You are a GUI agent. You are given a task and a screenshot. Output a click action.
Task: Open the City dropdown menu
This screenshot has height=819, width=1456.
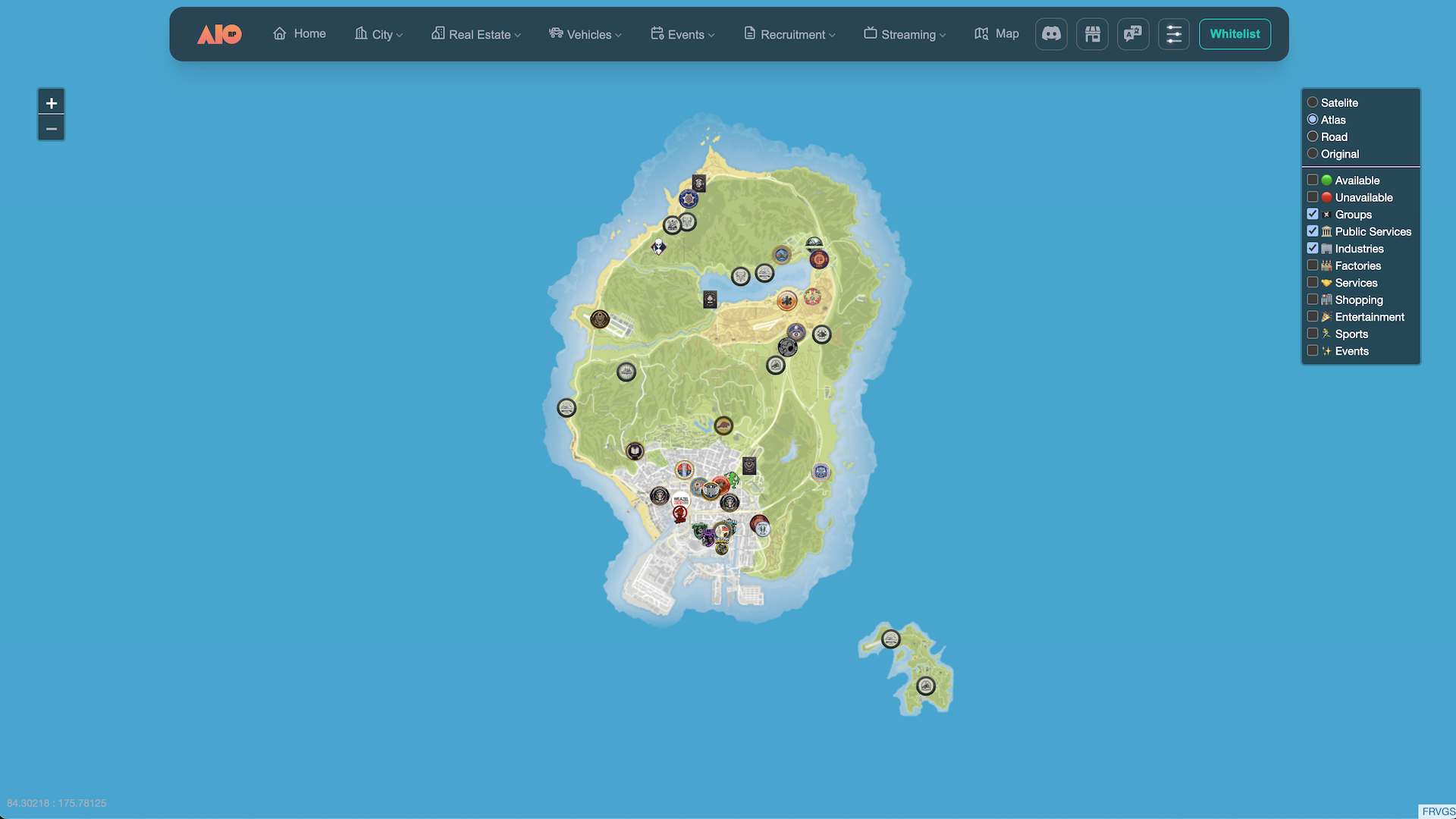click(x=378, y=34)
